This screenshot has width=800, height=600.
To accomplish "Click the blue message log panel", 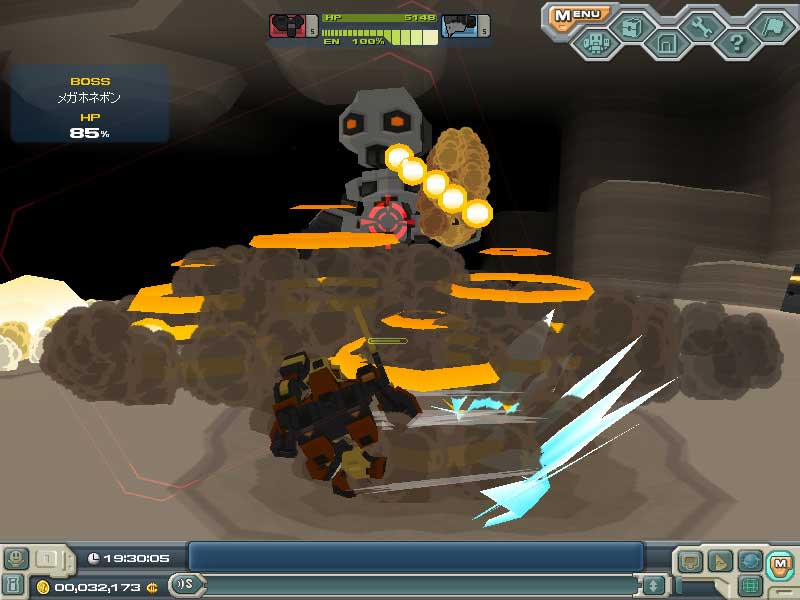I will coord(415,557).
